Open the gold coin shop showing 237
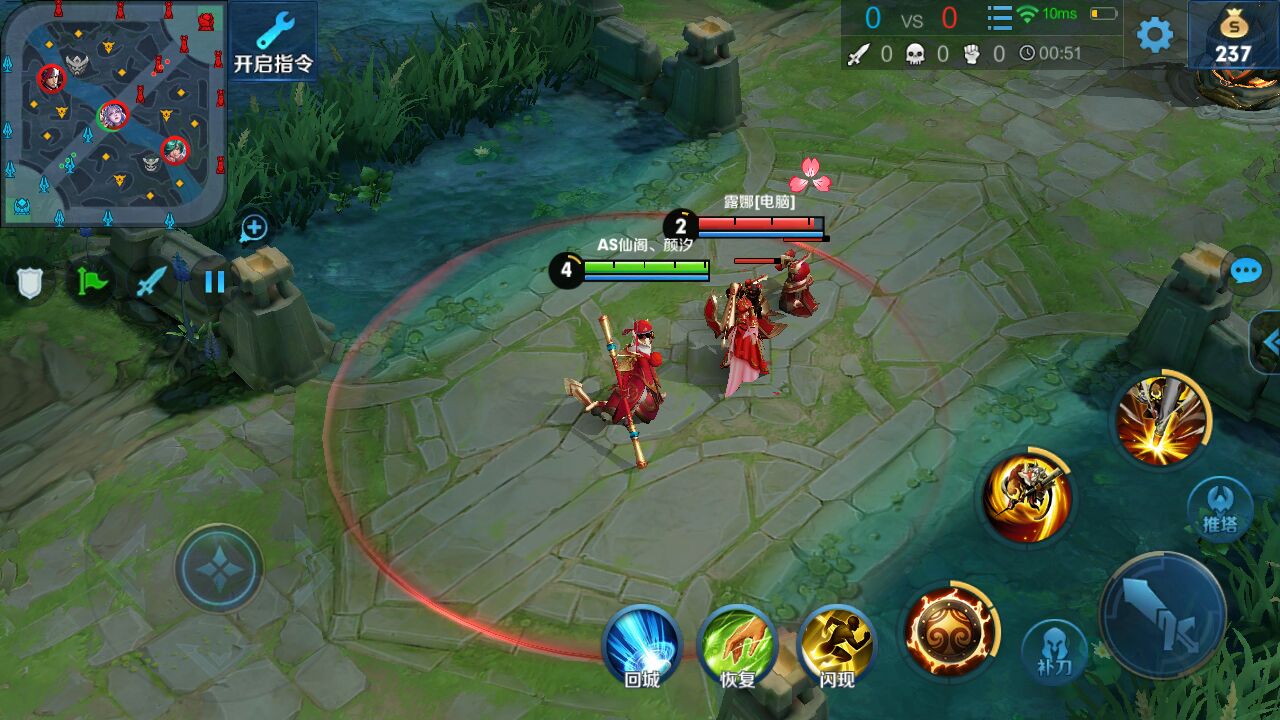The width and height of the screenshot is (1280, 720). 1233,36
